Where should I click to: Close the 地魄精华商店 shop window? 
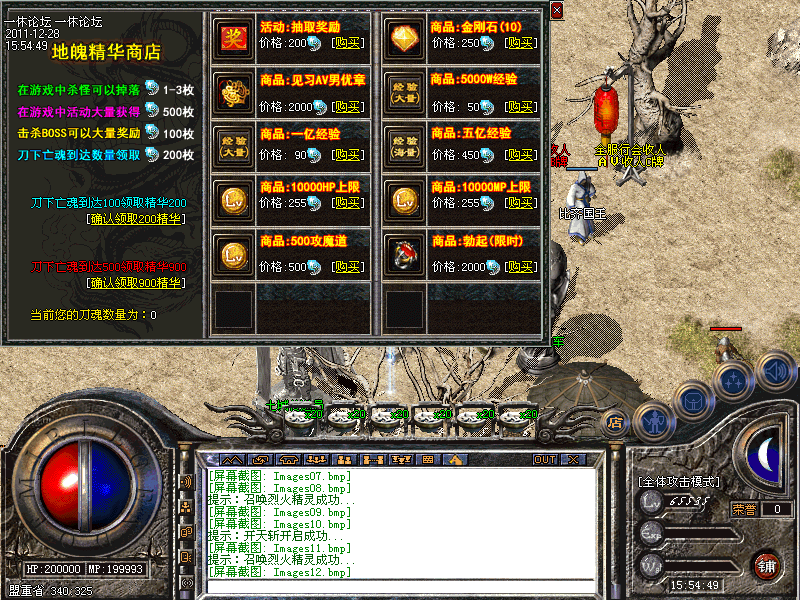point(556,10)
